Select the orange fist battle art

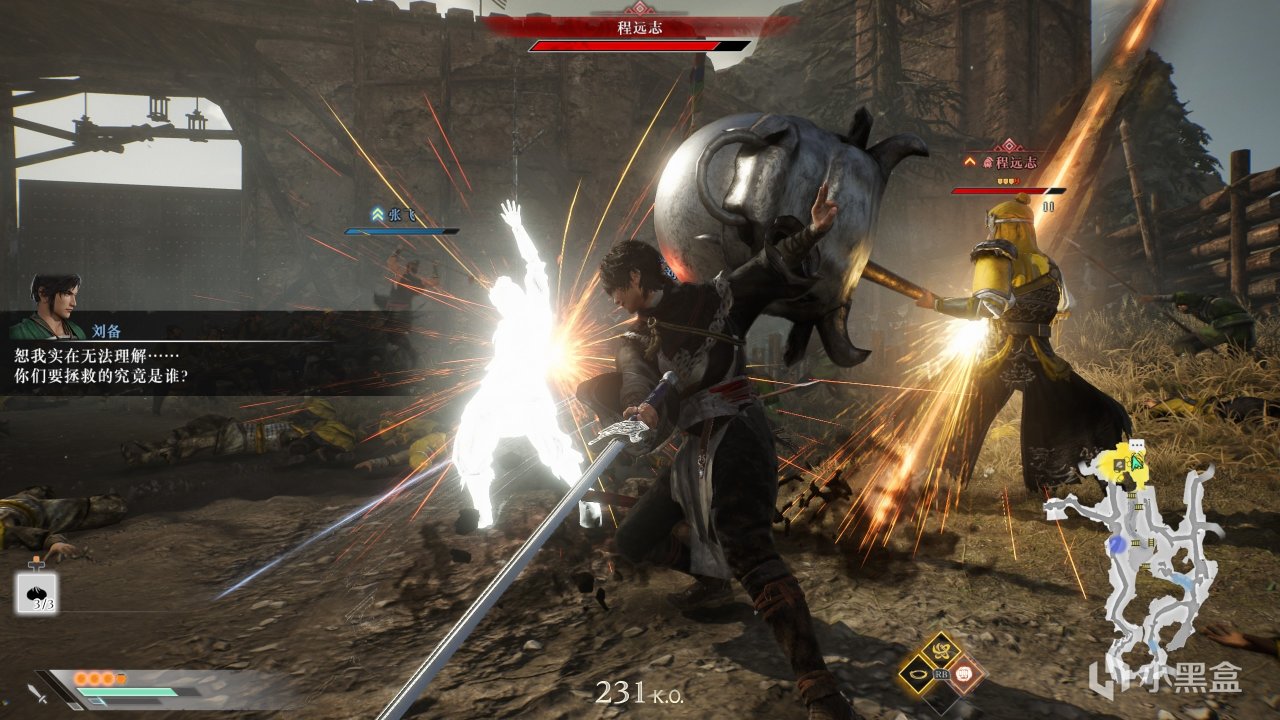[x=964, y=674]
